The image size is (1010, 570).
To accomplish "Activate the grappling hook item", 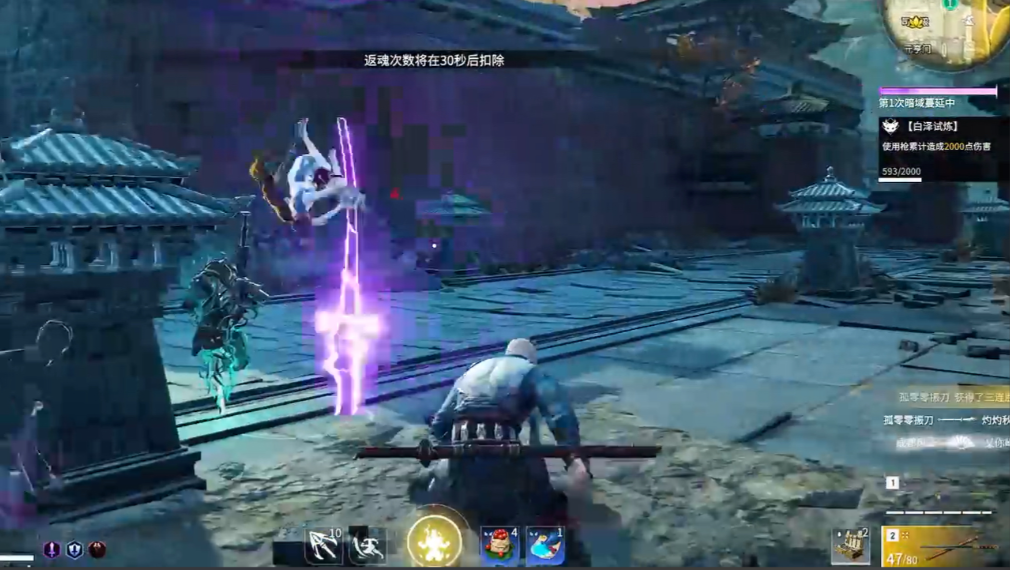I will click(322, 546).
